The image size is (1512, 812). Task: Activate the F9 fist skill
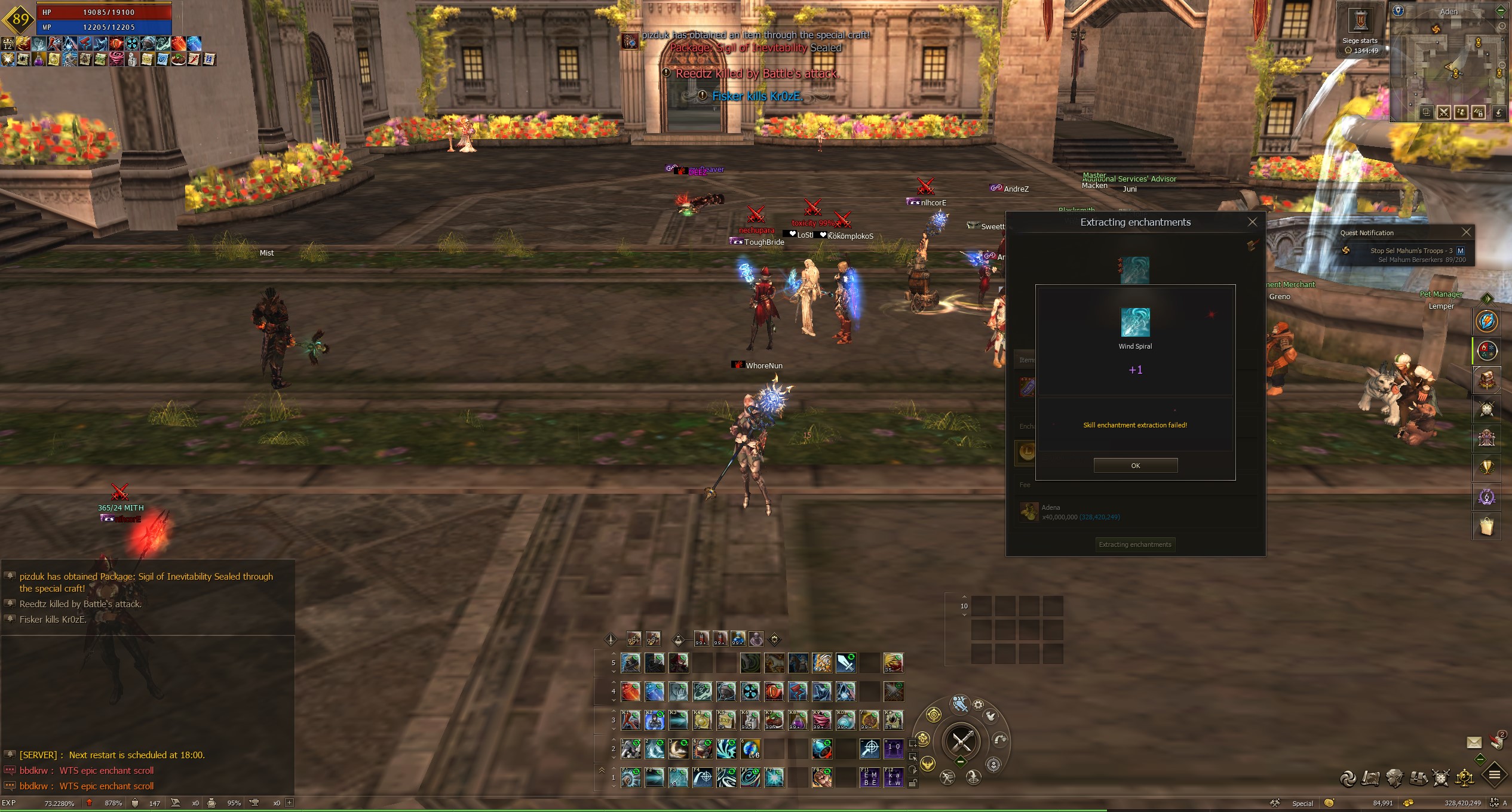click(x=821, y=777)
